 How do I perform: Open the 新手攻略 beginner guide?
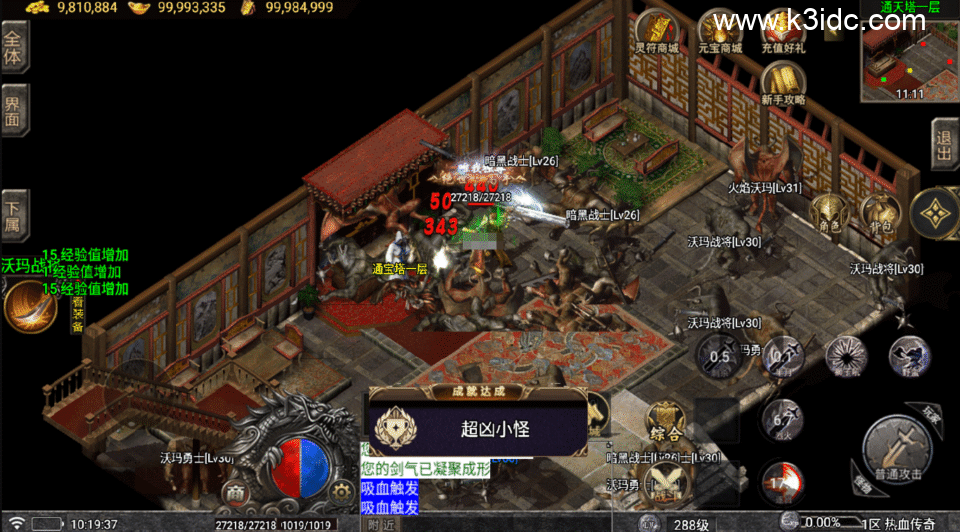tap(782, 83)
